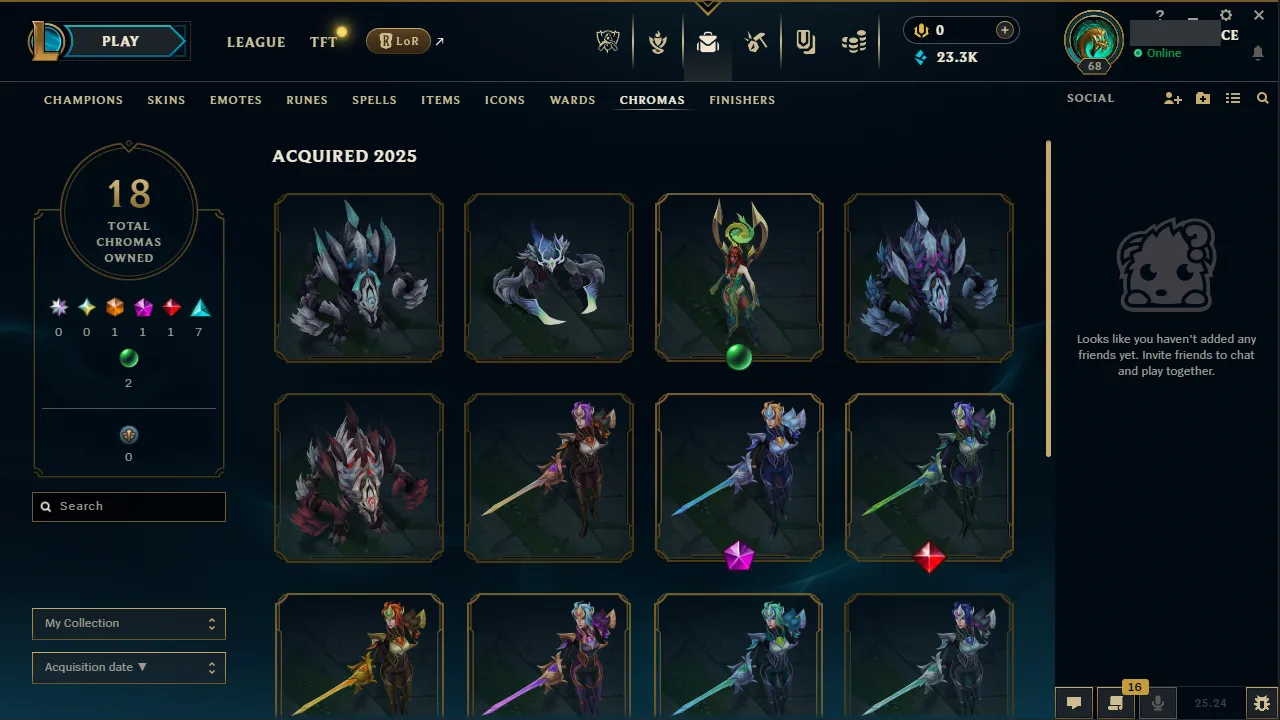Toggle the chat bubble window
This screenshot has height=720, width=1280.
[x=1073, y=702]
